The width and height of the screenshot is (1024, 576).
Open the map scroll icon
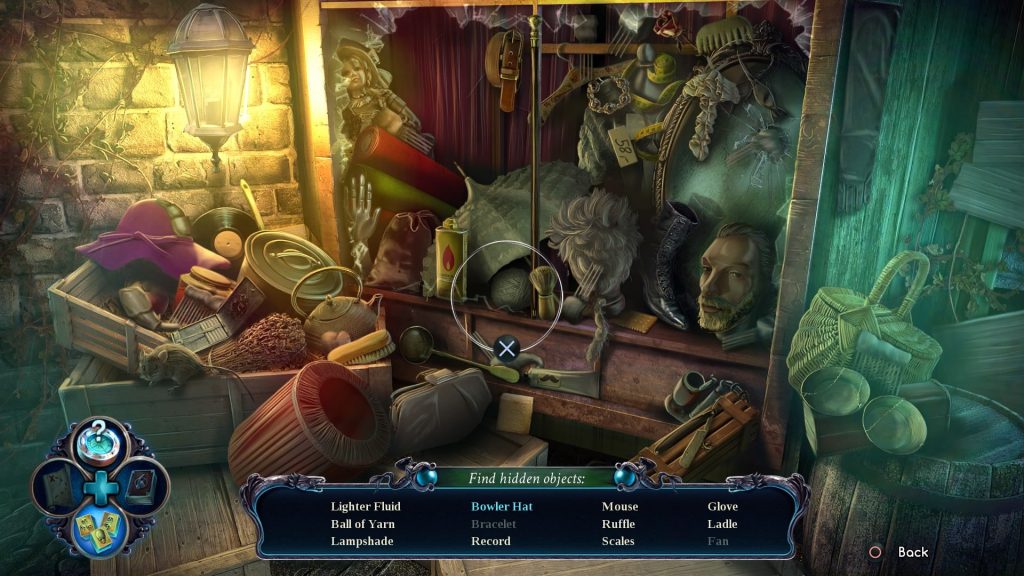pyautogui.click(x=56, y=488)
